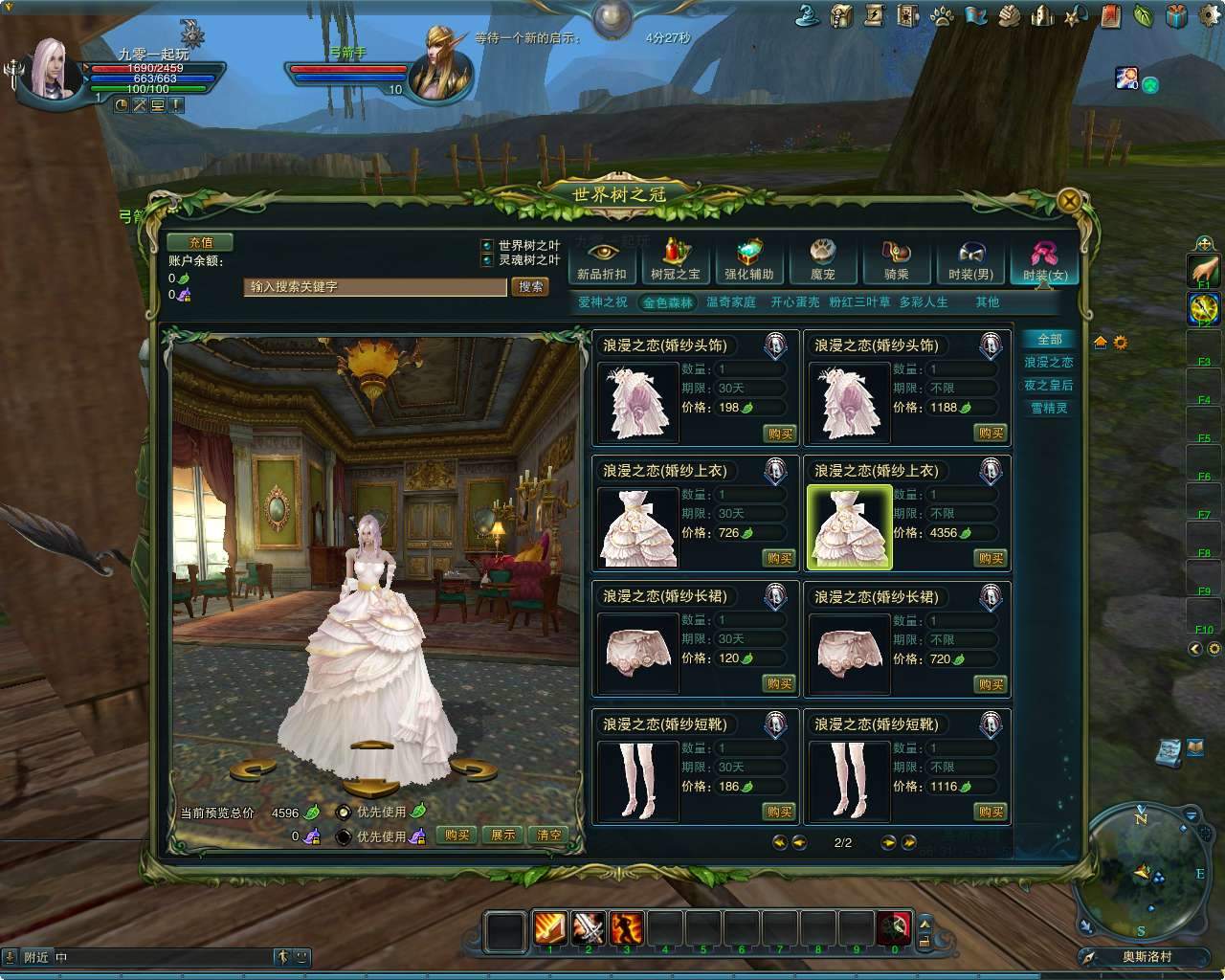
Task: Open the 魔宠 paw icon category
Action: tap(823, 260)
